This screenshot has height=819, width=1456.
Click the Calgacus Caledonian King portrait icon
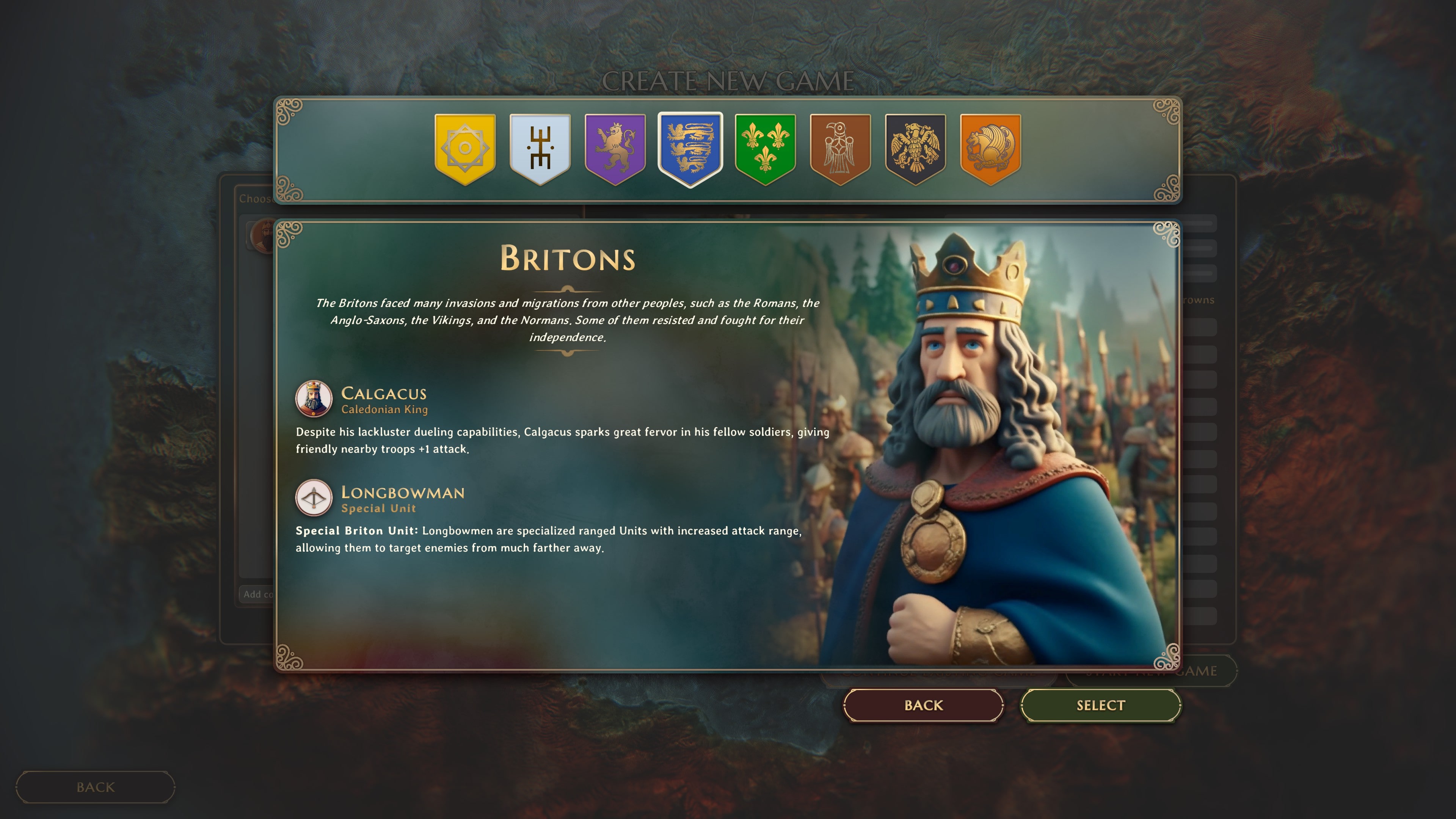(313, 399)
